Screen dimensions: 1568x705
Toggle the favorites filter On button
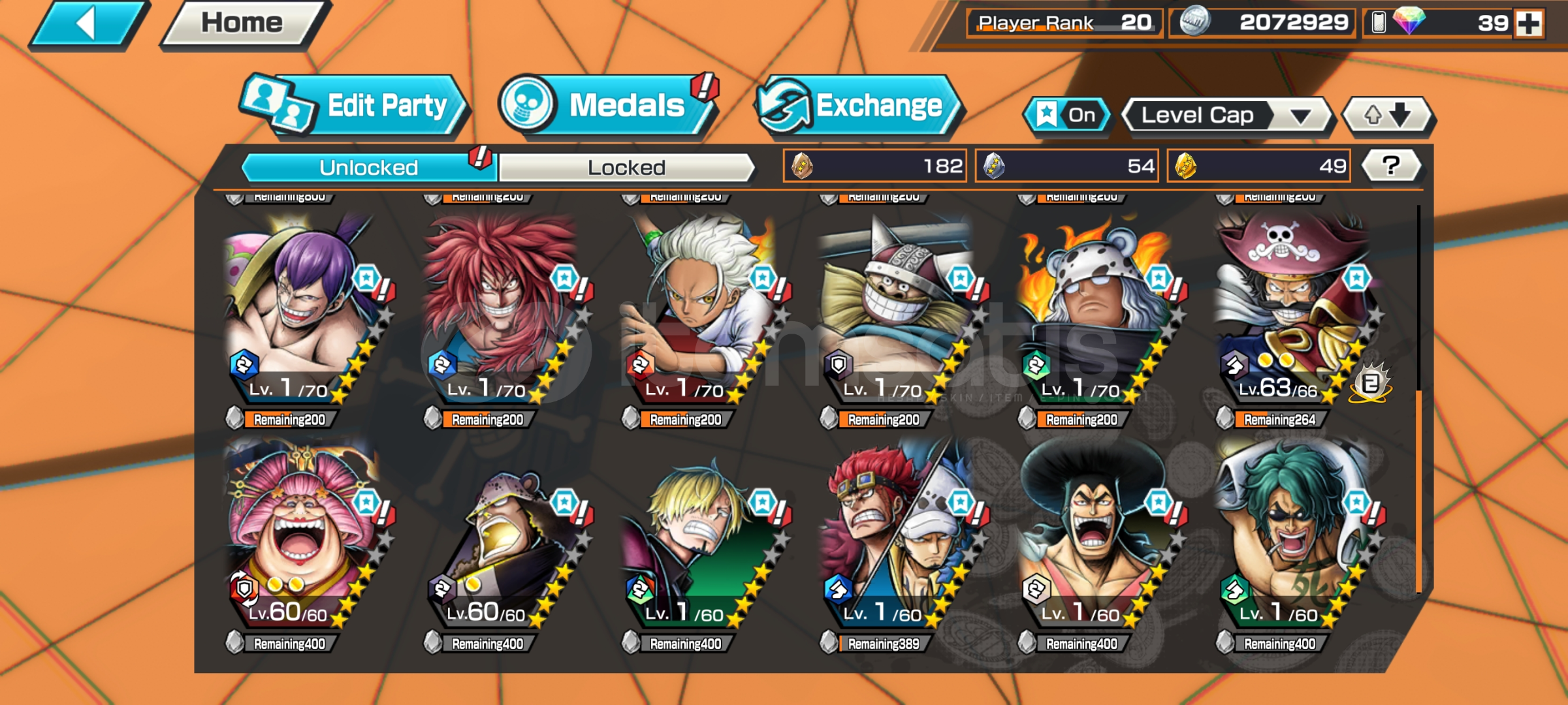1067,116
